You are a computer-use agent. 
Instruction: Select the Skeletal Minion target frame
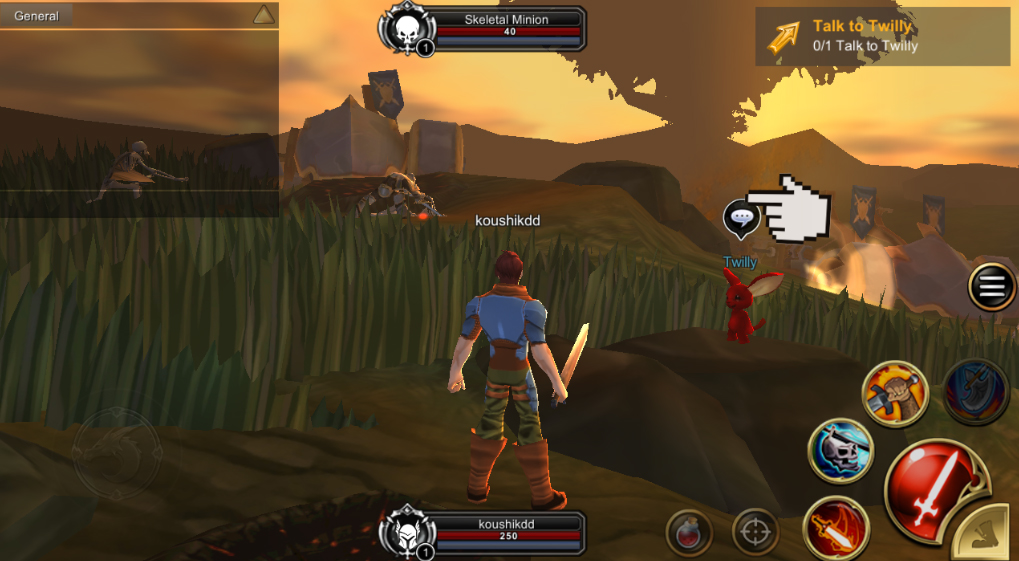point(483,30)
